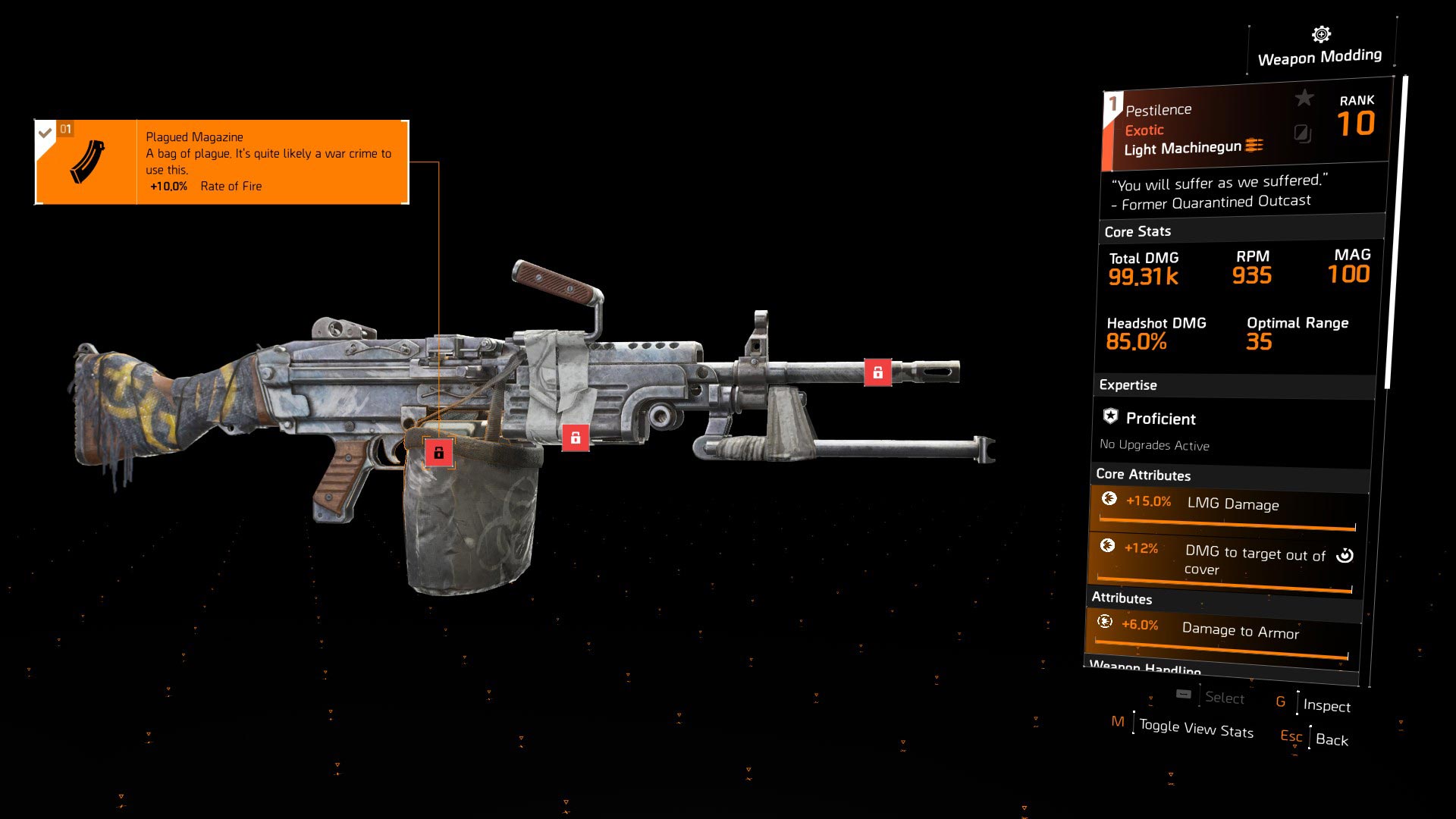Select the locked mod slot on the barrel
1456x819 pixels.
[877, 372]
